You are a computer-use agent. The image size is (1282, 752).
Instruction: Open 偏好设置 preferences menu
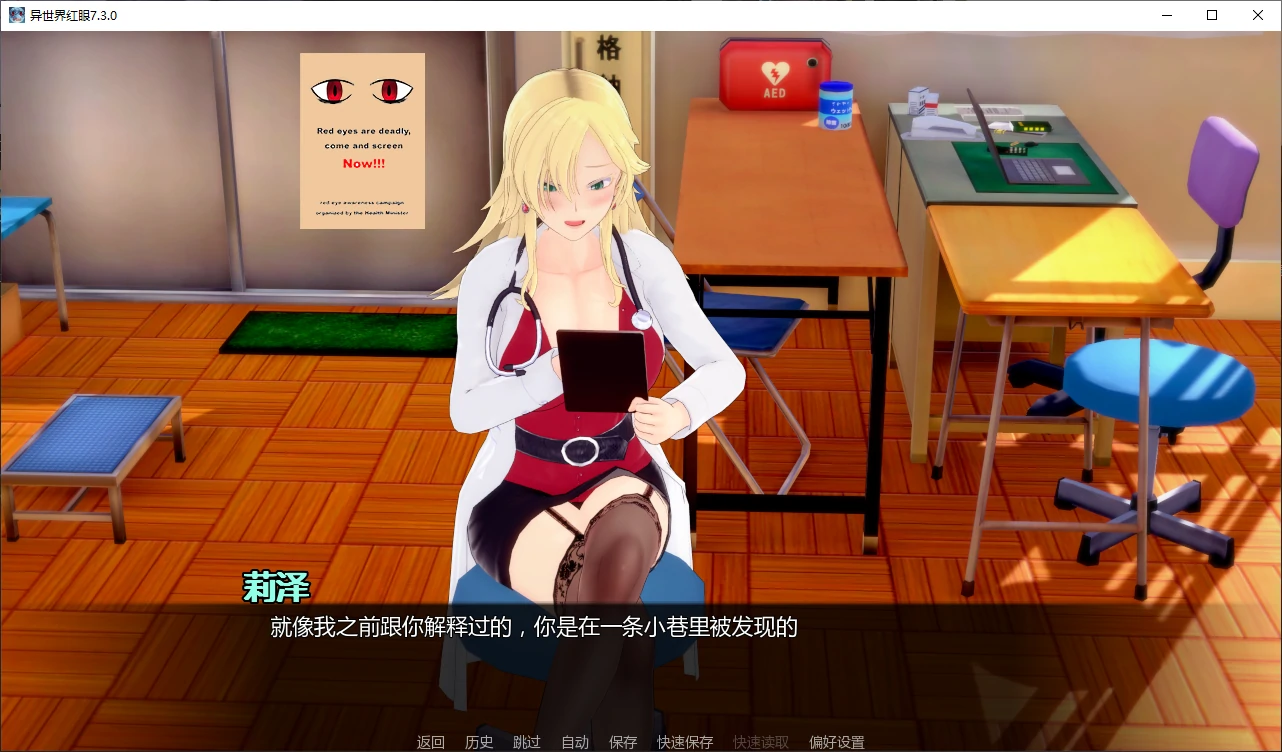point(835,742)
